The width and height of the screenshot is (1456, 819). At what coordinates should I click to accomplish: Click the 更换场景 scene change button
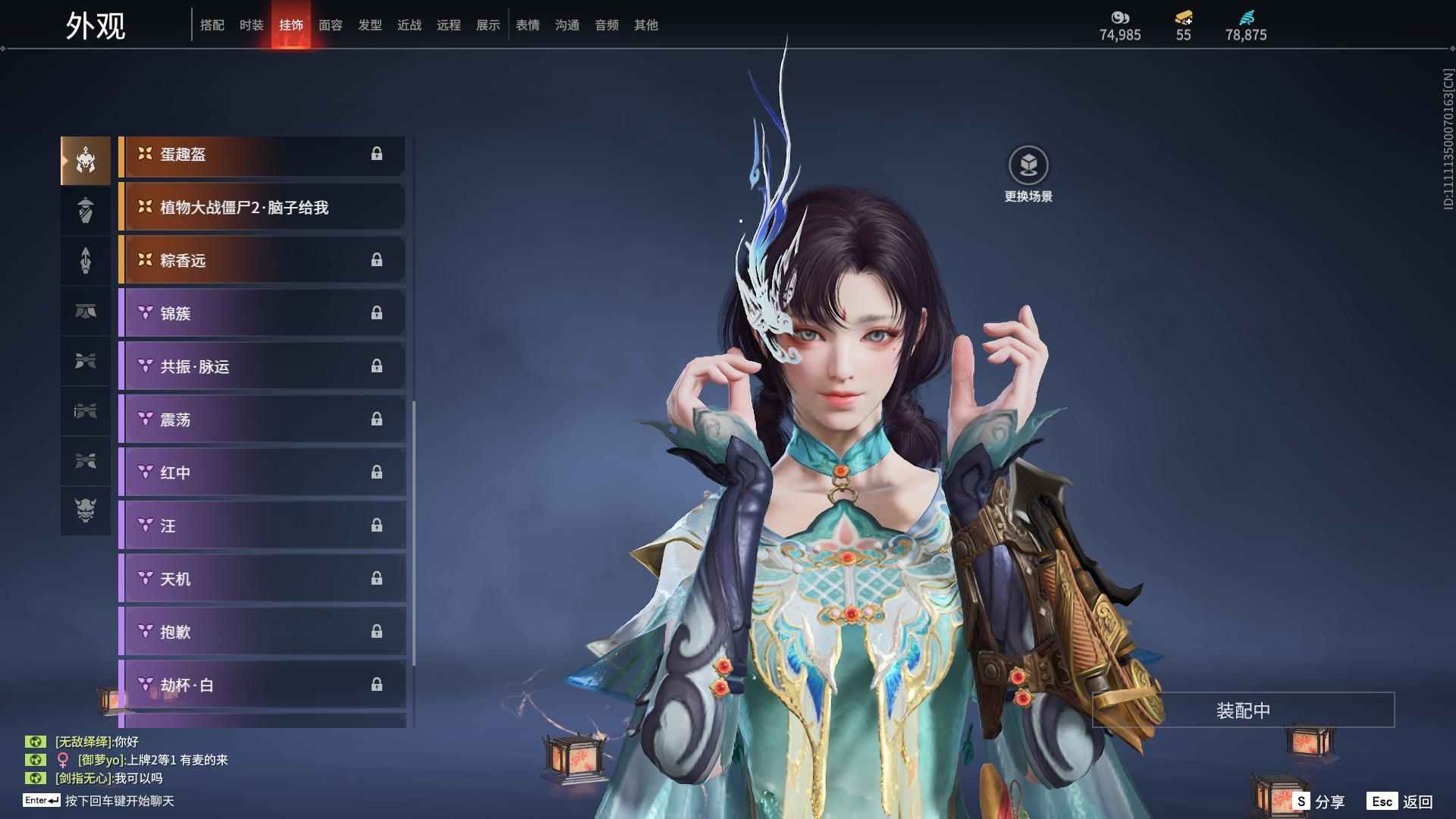(1028, 174)
